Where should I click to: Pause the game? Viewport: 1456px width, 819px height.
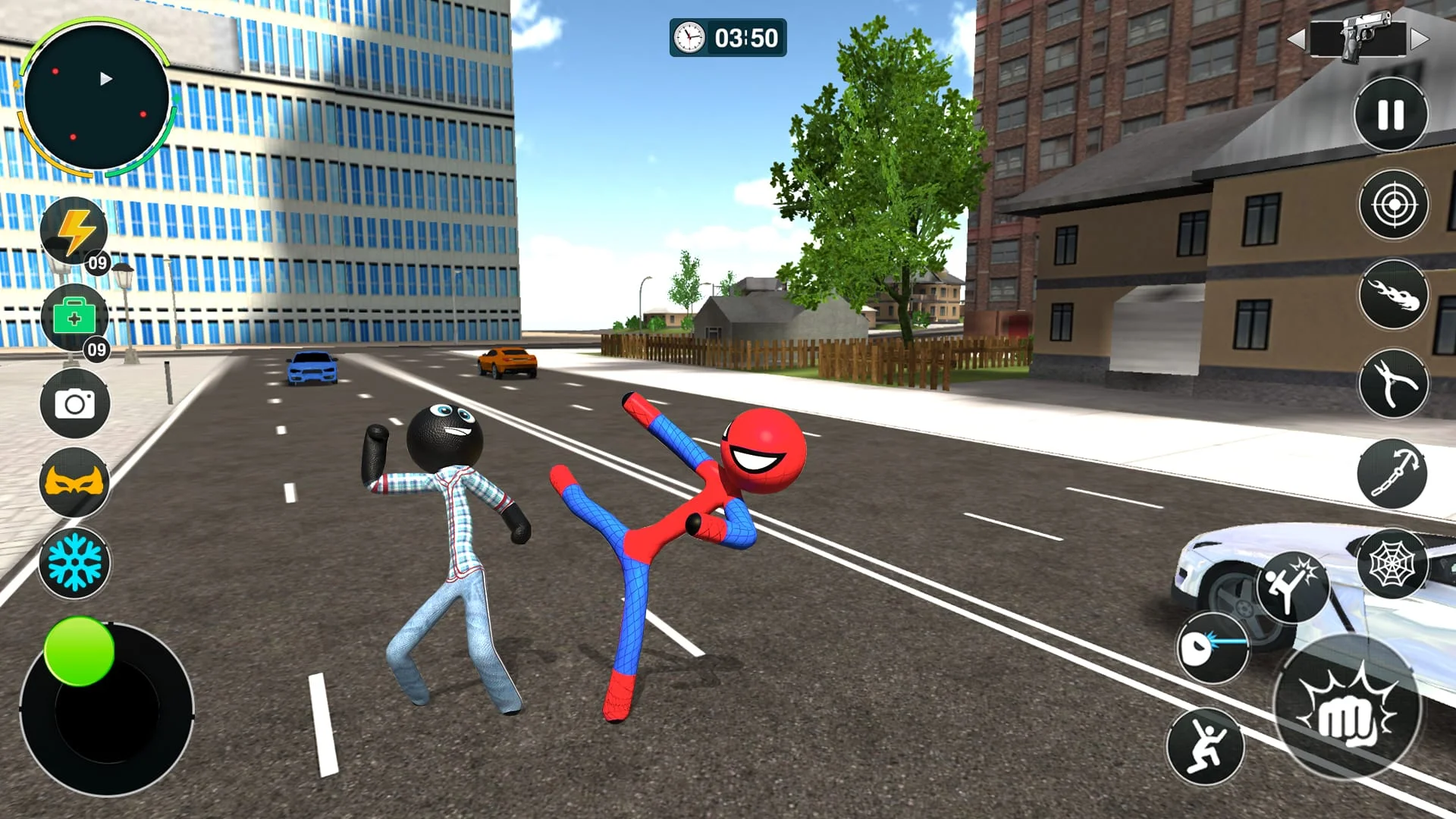[1391, 112]
